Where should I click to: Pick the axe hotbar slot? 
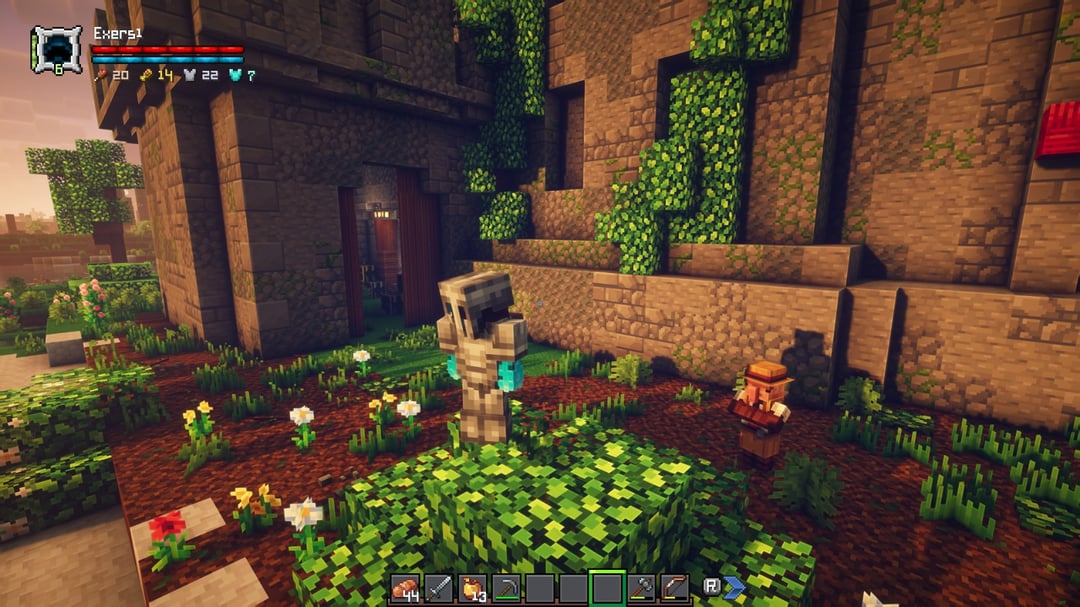point(642,588)
